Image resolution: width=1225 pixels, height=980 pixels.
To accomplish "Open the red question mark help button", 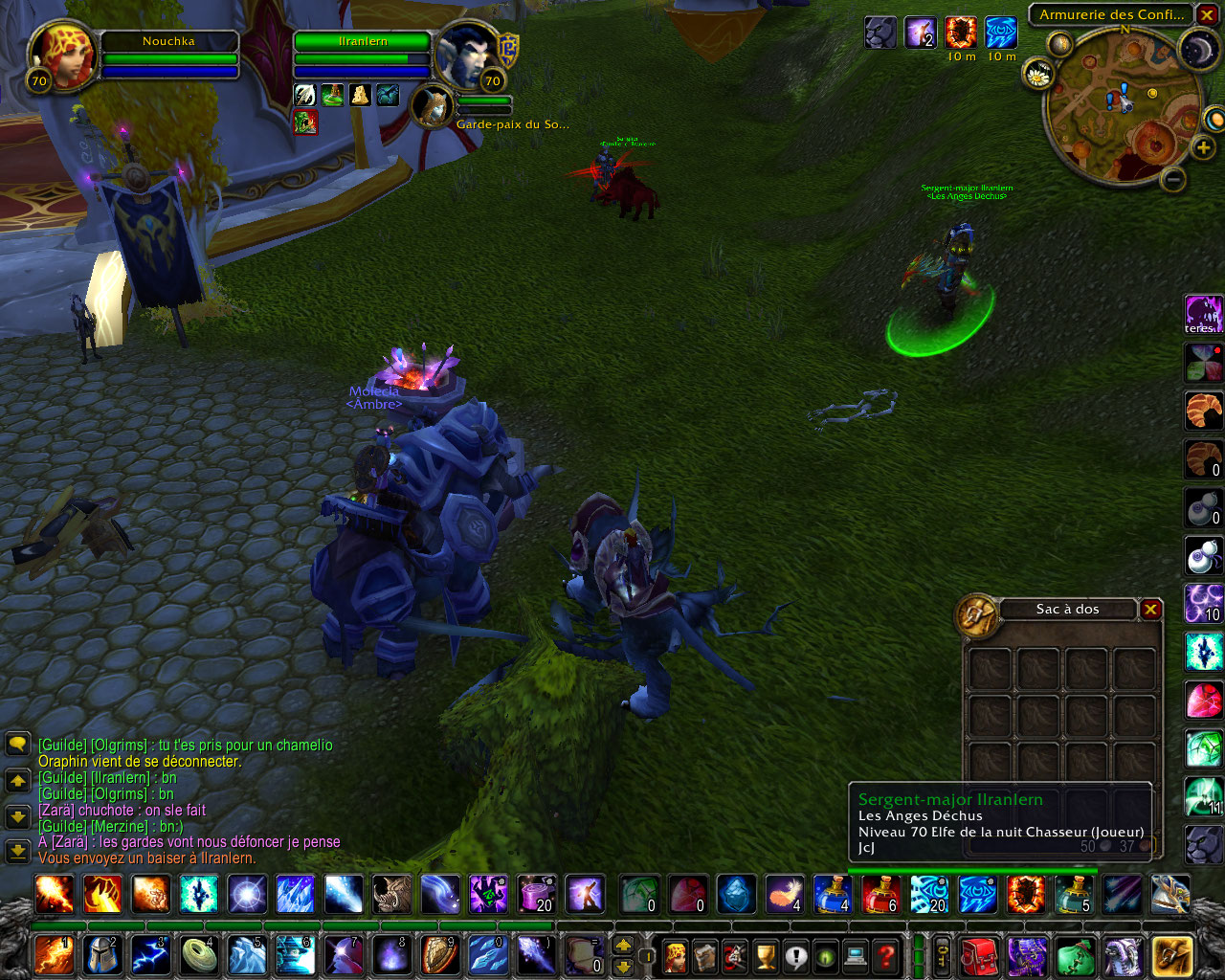I will pos(886,955).
